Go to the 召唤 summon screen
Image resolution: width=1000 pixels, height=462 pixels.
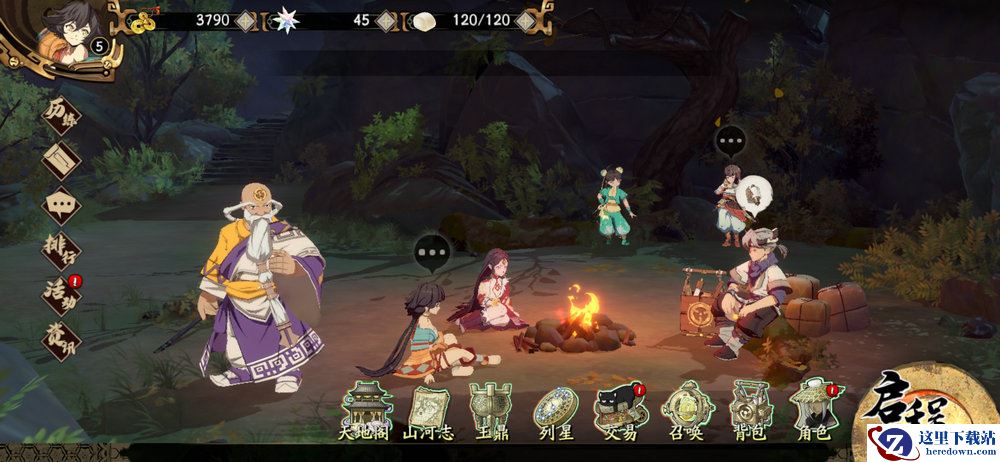pyautogui.click(x=687, y=412)
